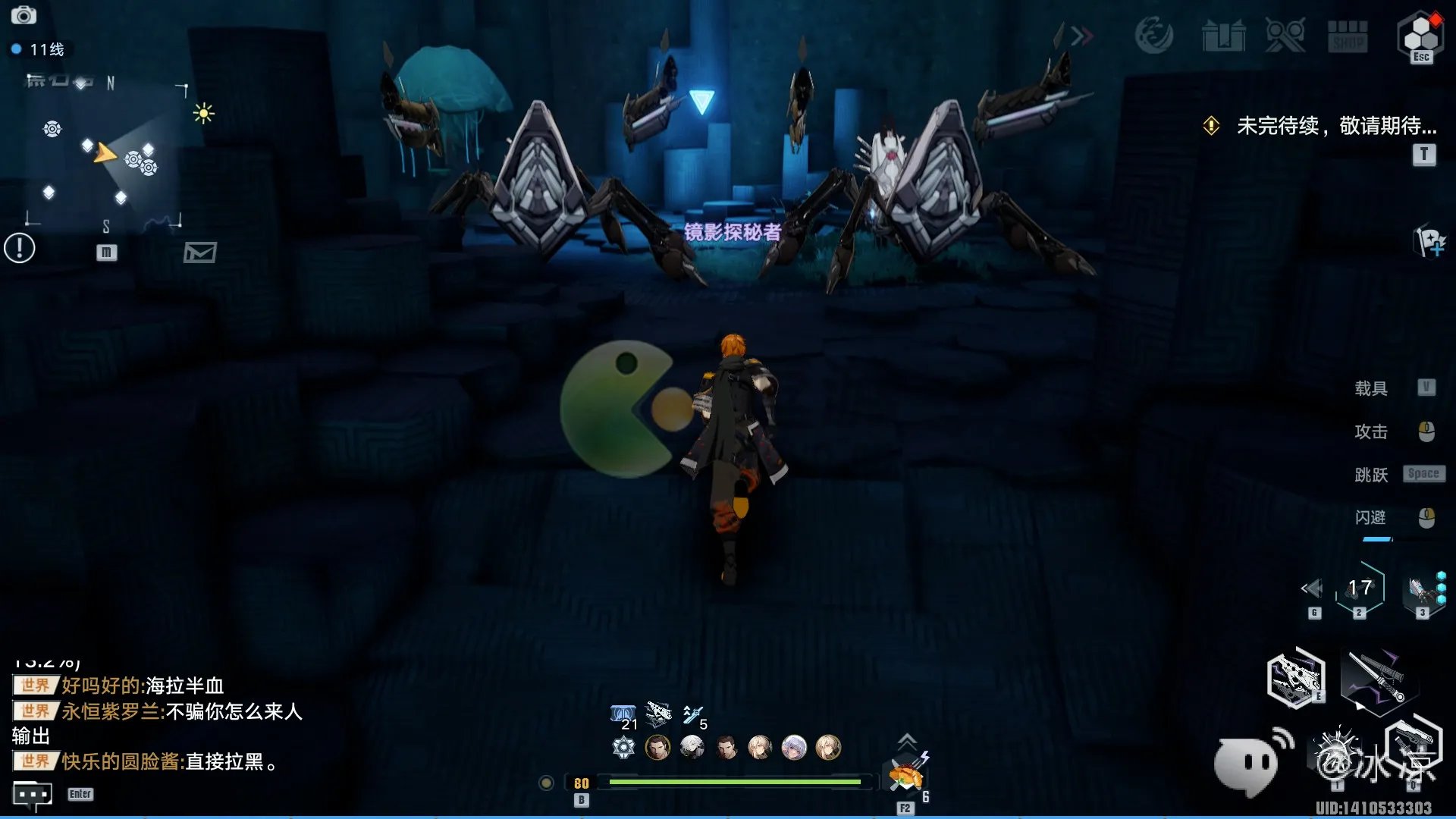Open the gift box rewards icon
Image resolution: width=1456 pixels, height=819 pixels.
pyautogui.click(x=1223, y=36)
